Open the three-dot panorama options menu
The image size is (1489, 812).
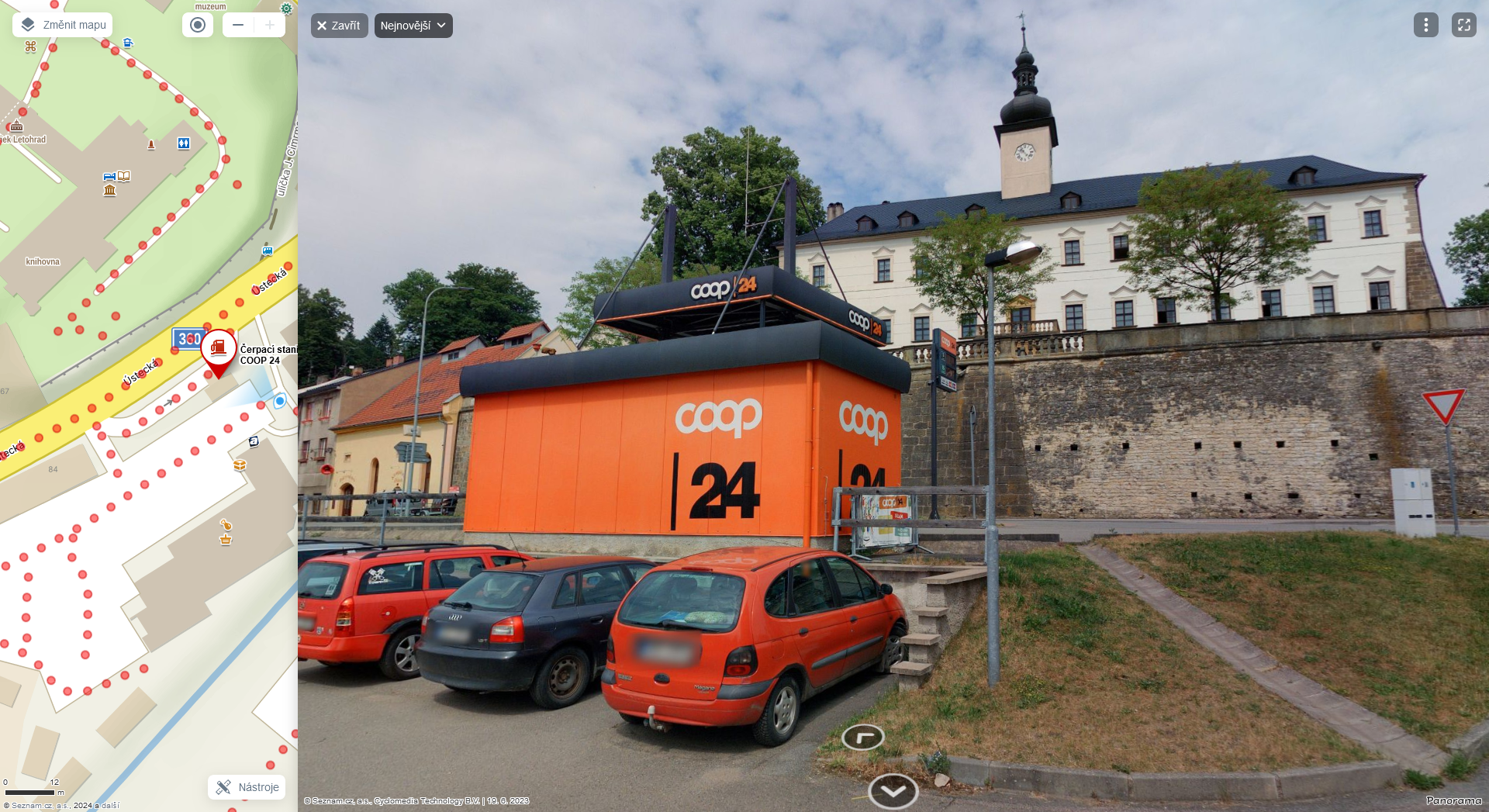pyautogui.click(x=1425, y=25)
